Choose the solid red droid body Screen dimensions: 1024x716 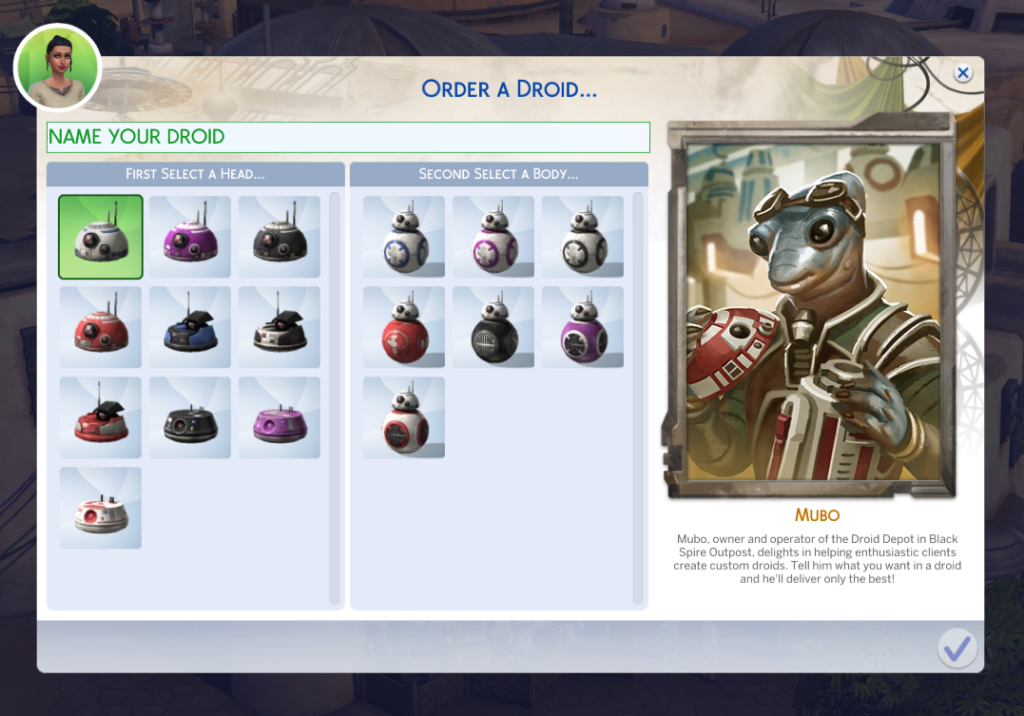[x=404, y=327]
